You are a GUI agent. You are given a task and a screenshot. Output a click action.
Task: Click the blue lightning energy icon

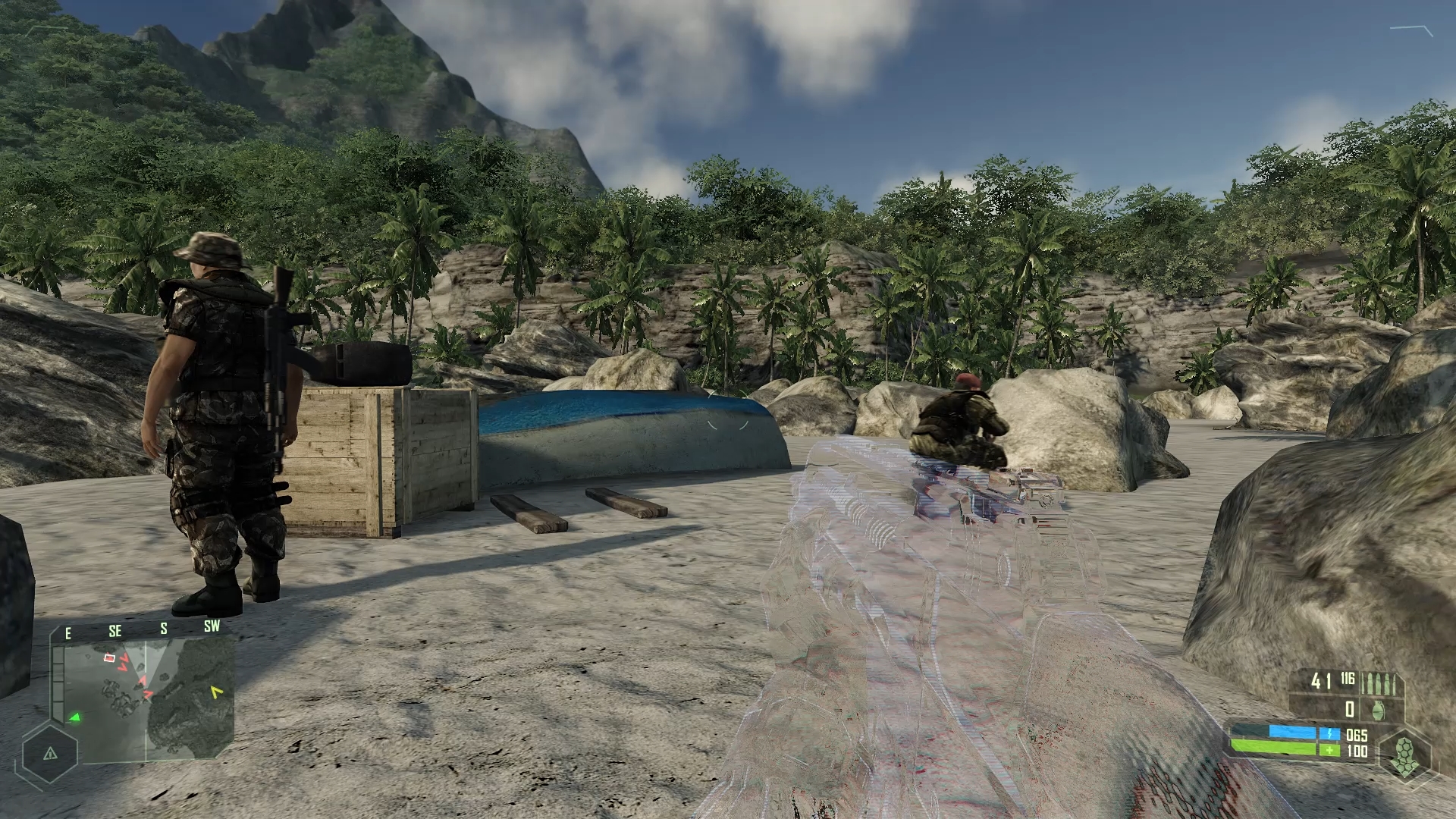(x=1329, y=734)
